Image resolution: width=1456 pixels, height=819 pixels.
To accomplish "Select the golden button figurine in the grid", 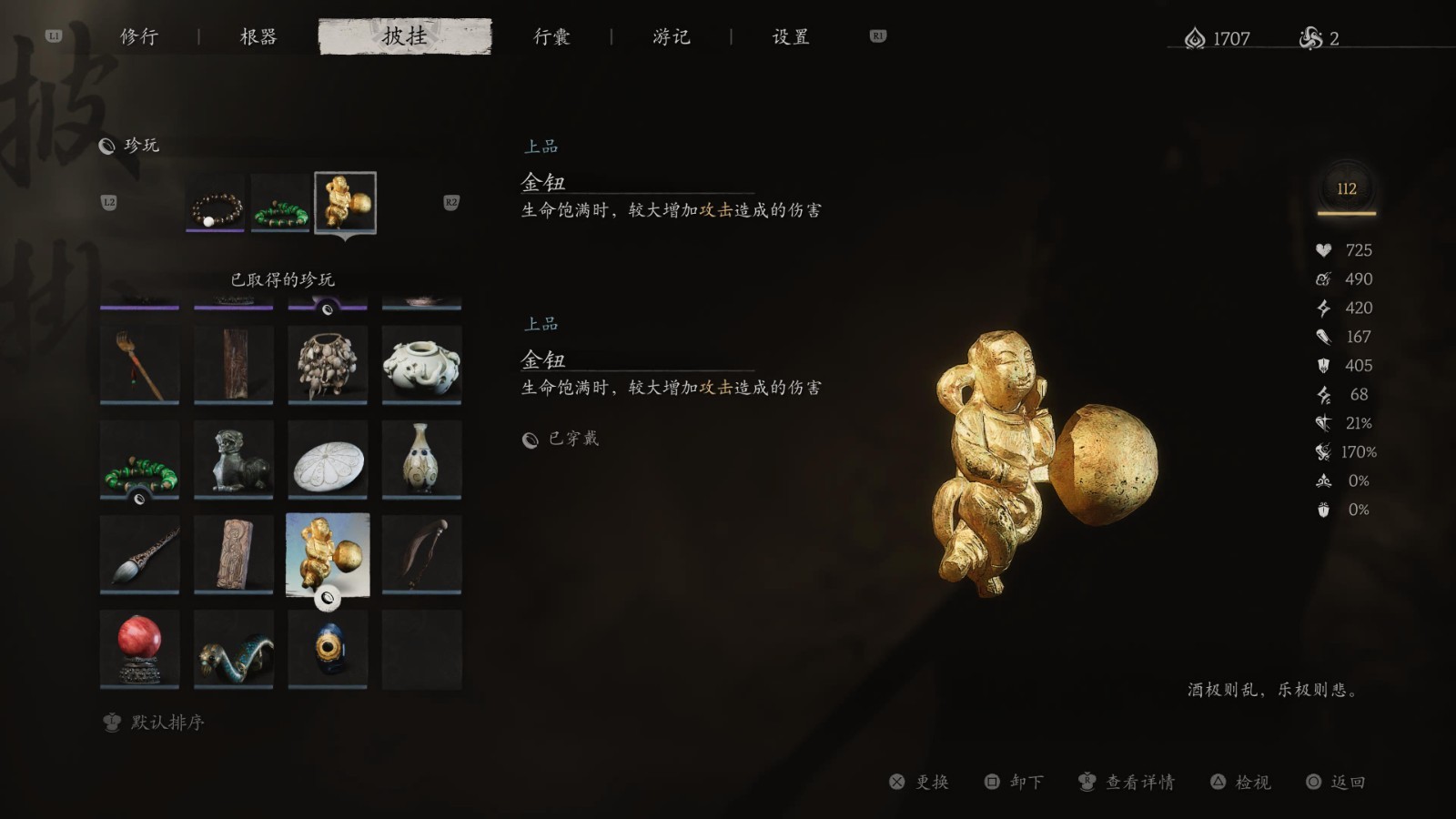I will point(328,553).
